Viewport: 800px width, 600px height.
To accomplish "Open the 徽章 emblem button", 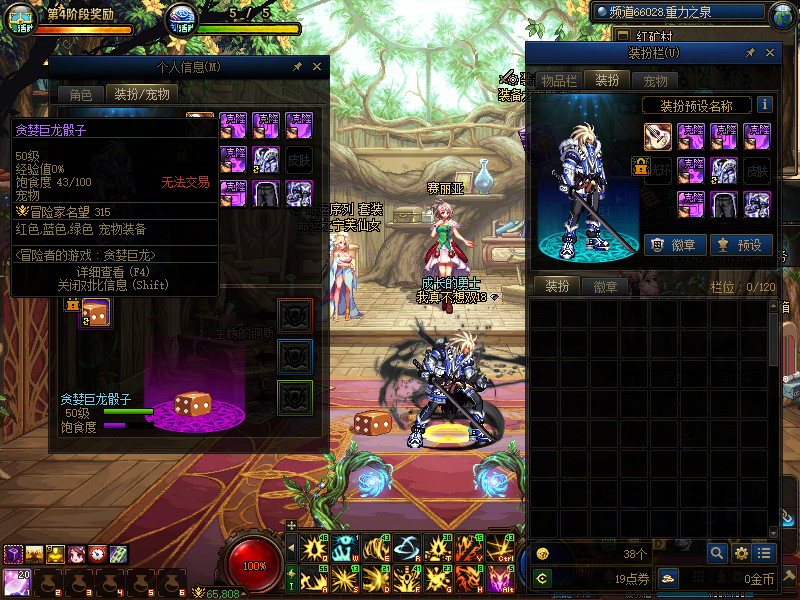I will tap(673, 245).
